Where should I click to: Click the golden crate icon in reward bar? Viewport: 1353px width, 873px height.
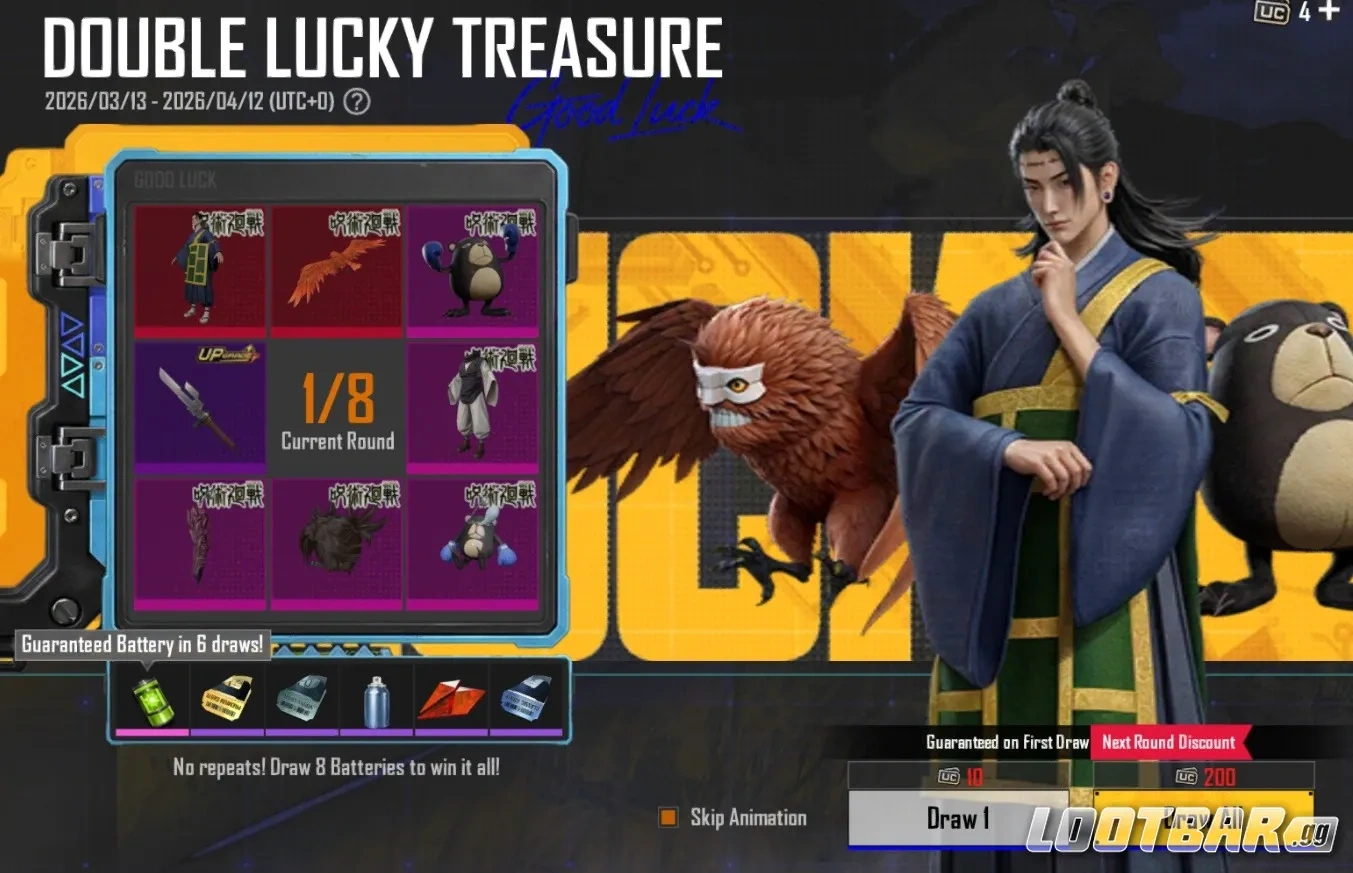227,700
